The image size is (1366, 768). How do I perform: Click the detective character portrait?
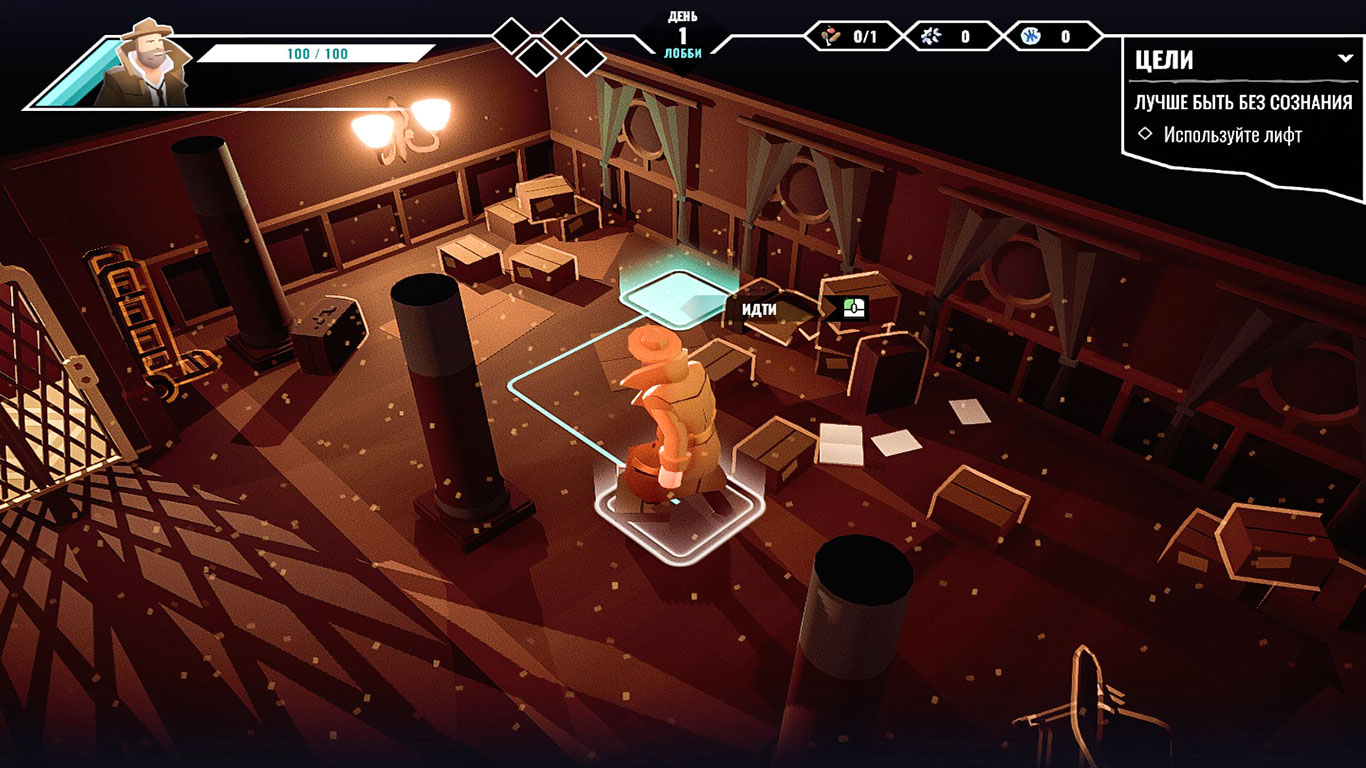point(146,62)
